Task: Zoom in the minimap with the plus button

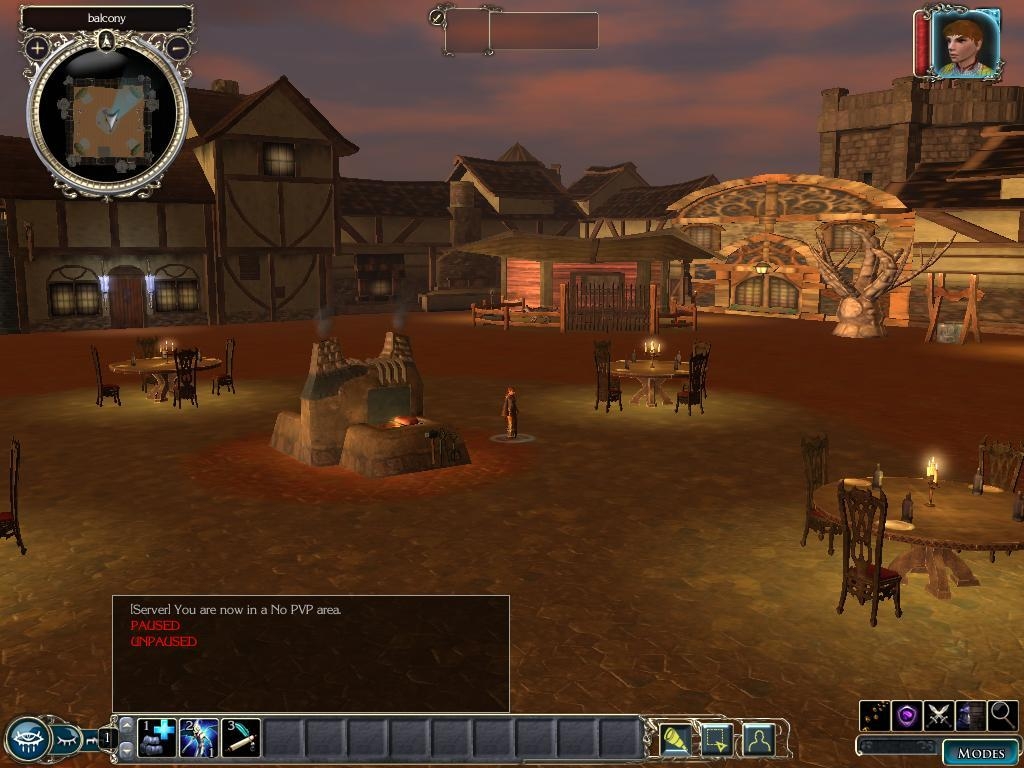Action: [x=37, y=47]
